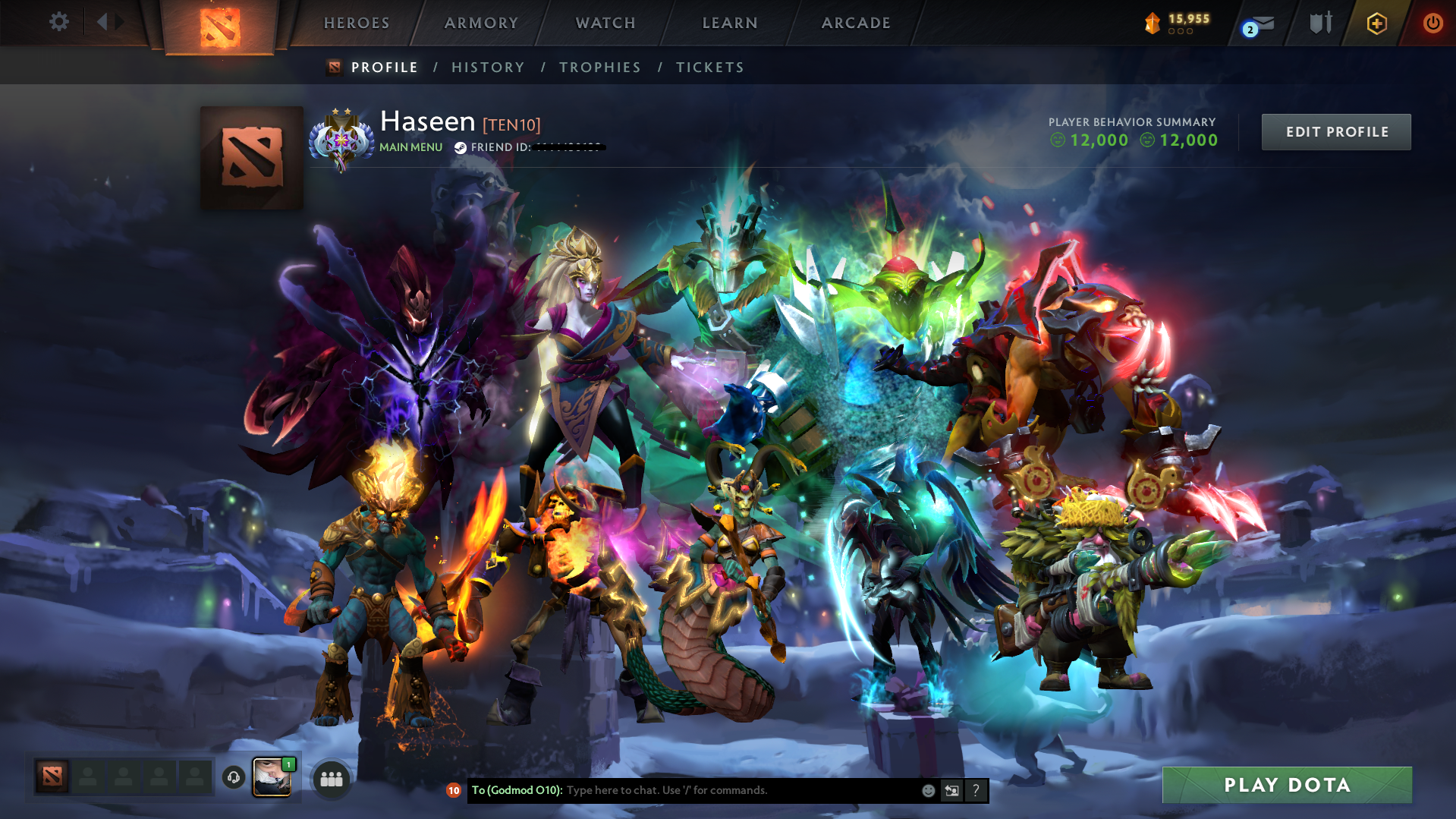1456x819 pixels.
Task: Click the EDIT PROFILE button
Action: pos(1336,131)
